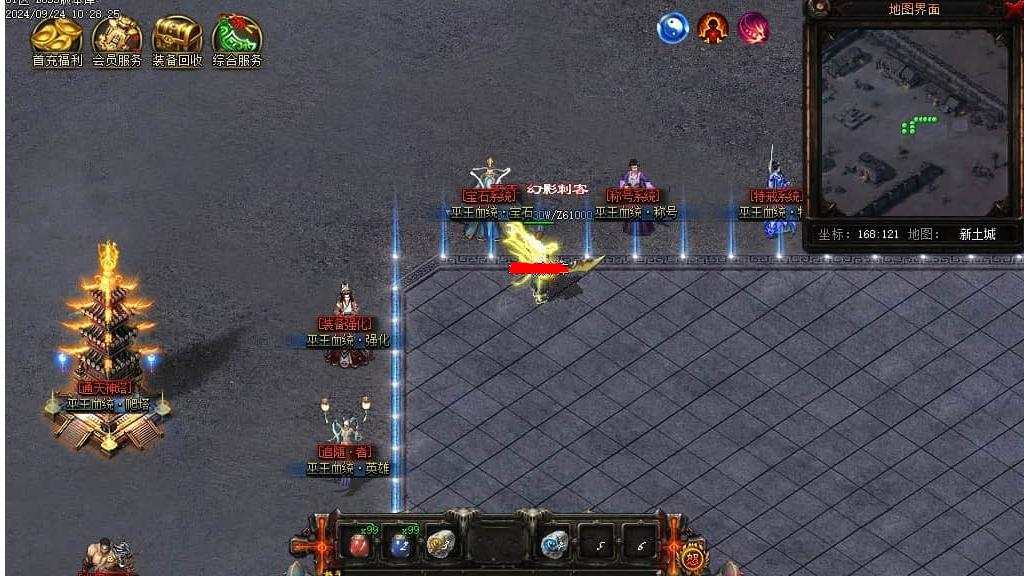Click on the 新土城 minimap
The width and height of the screenshot is (1024, 576).
914,122
